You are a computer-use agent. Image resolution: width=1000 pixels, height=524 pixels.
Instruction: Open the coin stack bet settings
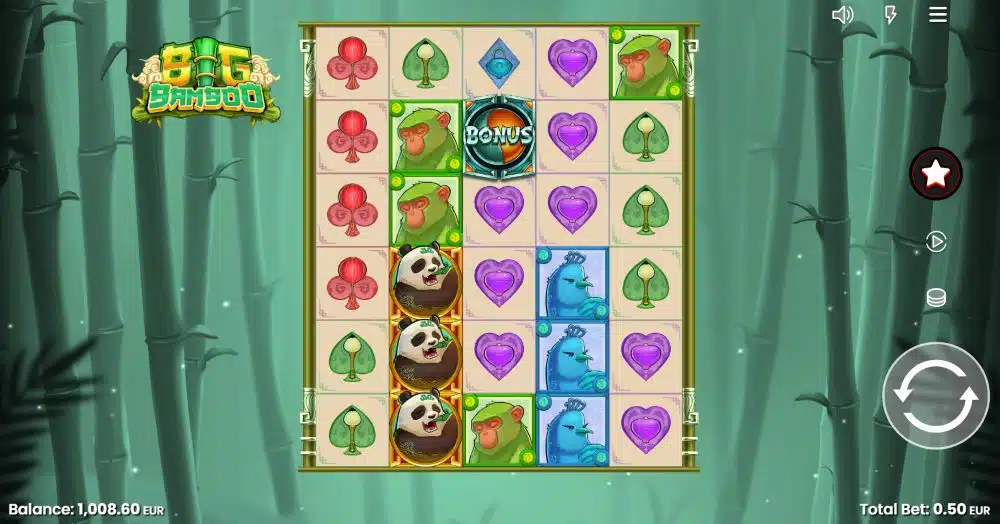tap(936, 298)
